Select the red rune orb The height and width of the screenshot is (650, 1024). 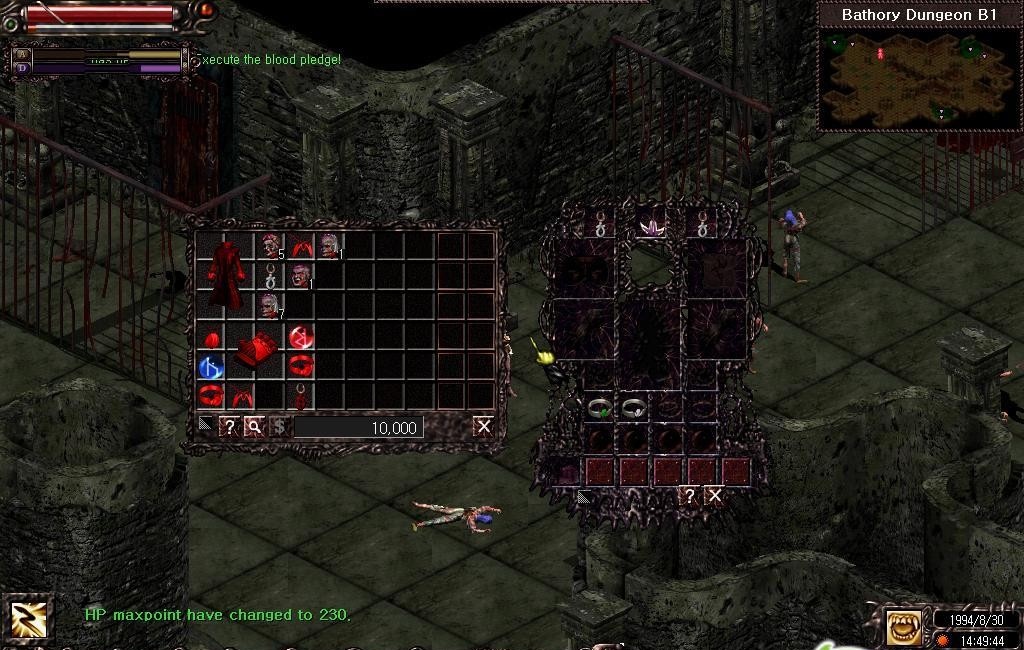click(301, 337)
